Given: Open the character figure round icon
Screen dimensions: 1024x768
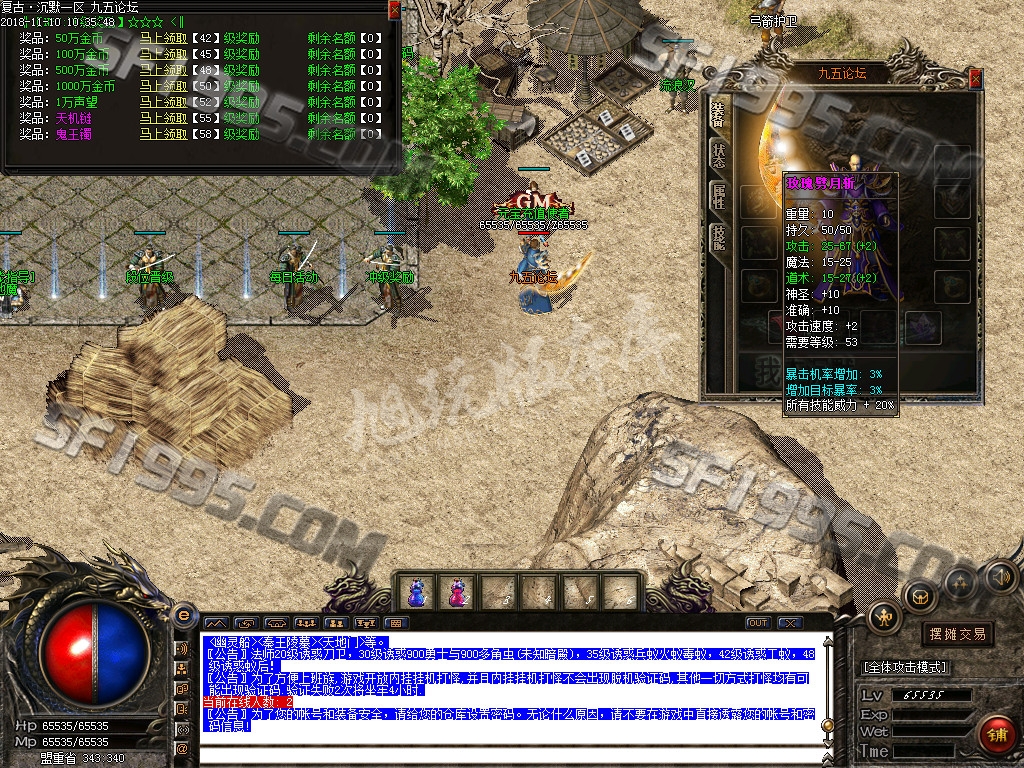Looking at the screenshot, I should [884, 617].
